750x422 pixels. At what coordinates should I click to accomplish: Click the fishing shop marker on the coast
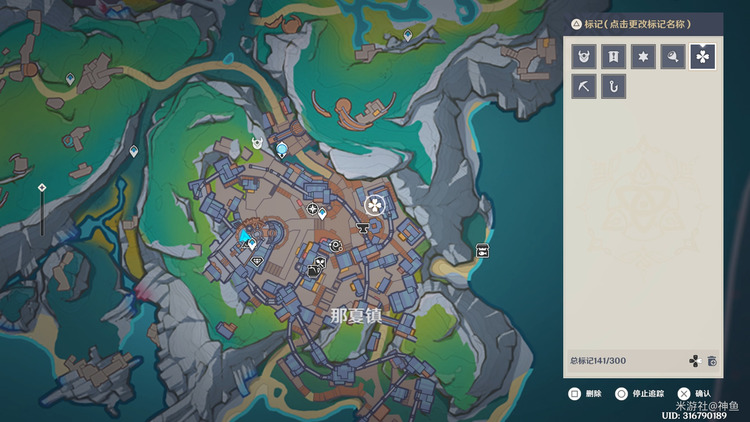point(482,251)
